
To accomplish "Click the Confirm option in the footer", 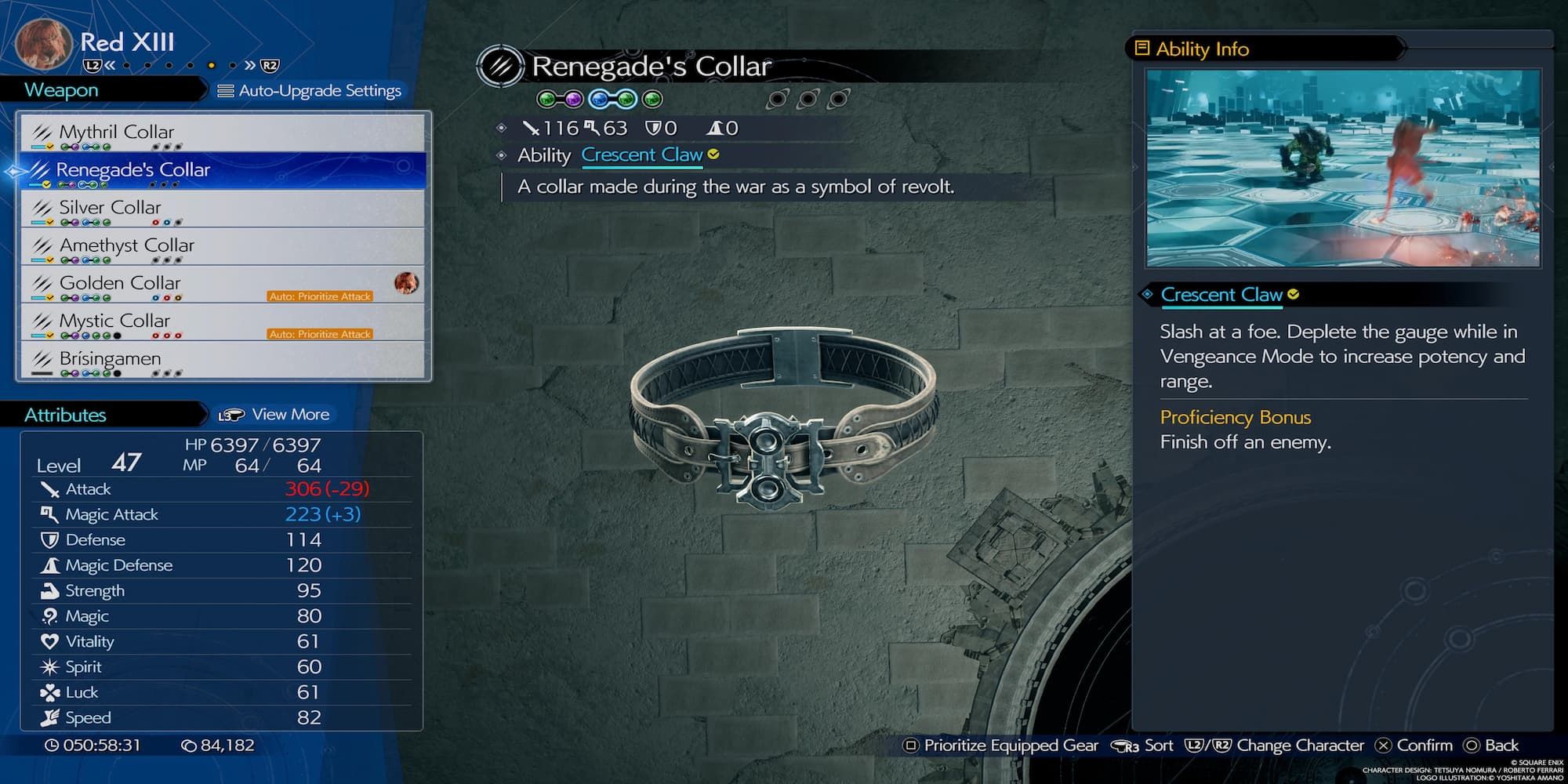I will click(1414, 746).
